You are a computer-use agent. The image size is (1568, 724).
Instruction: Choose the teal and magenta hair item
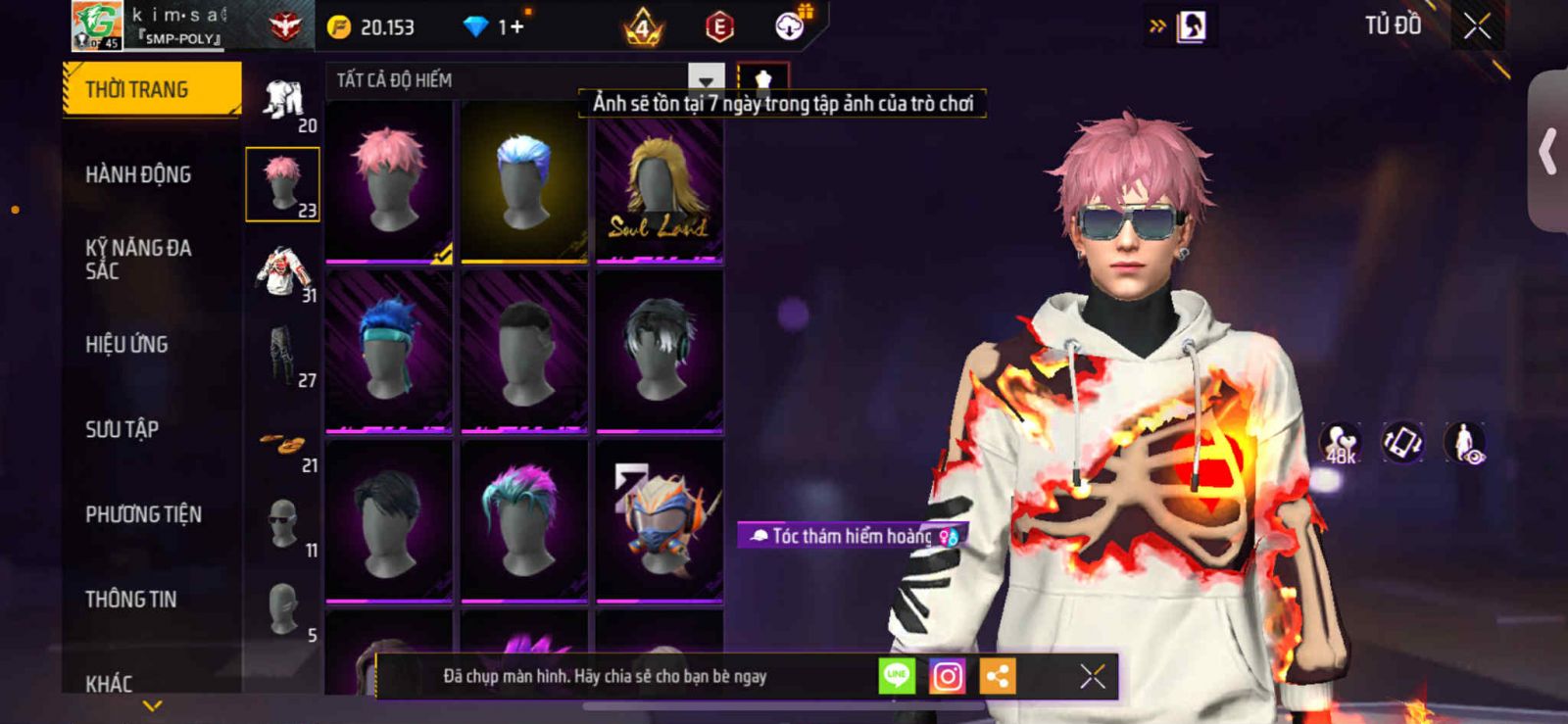point(524,520)
